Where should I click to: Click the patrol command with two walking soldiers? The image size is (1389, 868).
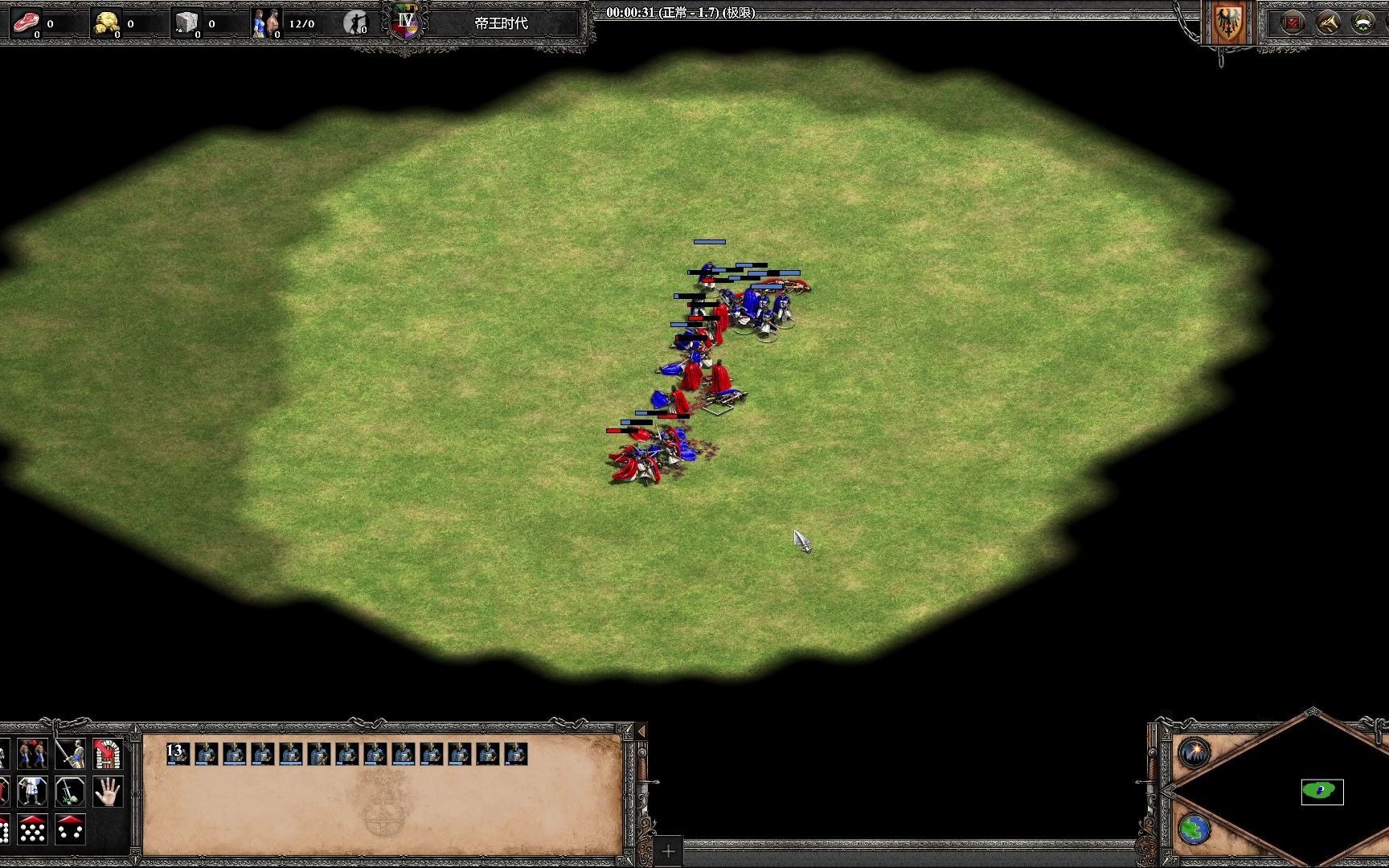point(32,754)
